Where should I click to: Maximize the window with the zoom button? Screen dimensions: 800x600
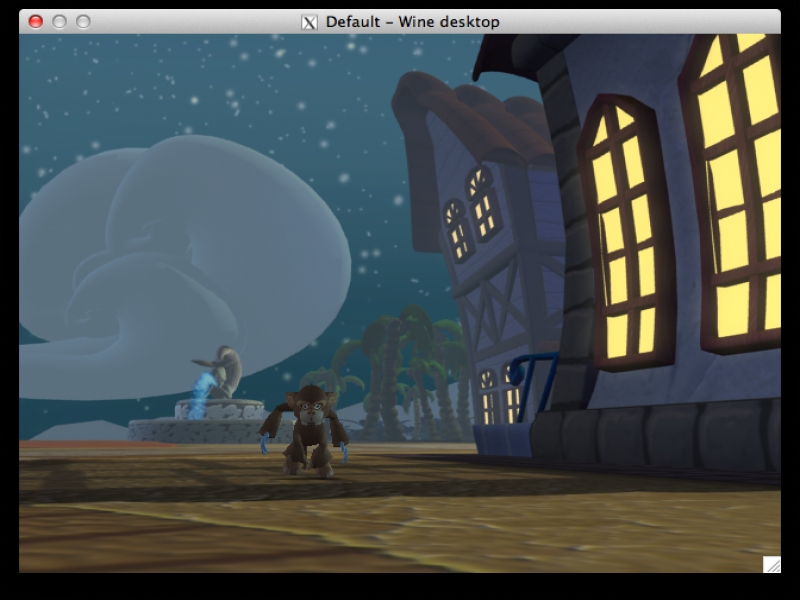tap(82, 21)
